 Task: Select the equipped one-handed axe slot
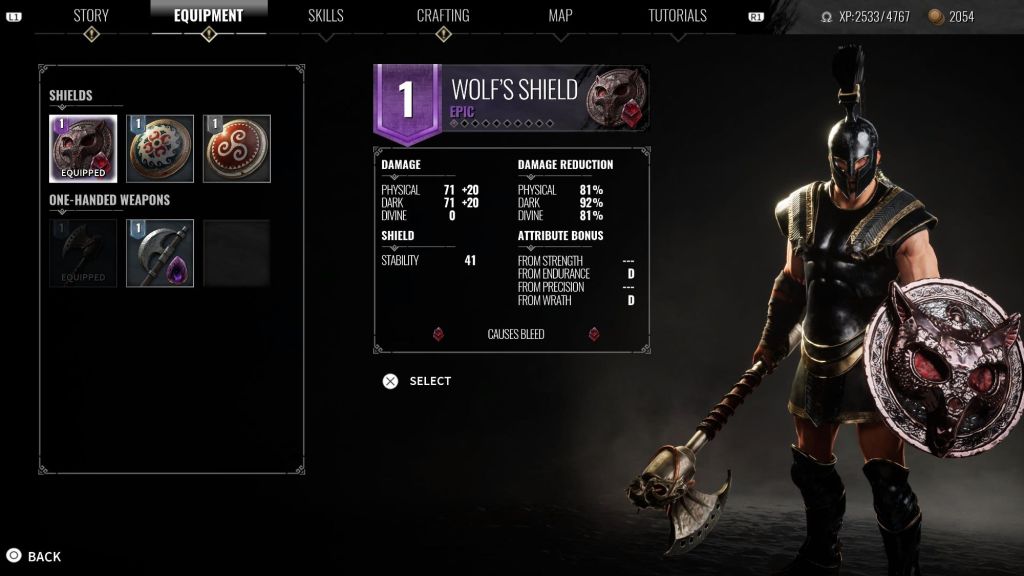click(83, 253)
